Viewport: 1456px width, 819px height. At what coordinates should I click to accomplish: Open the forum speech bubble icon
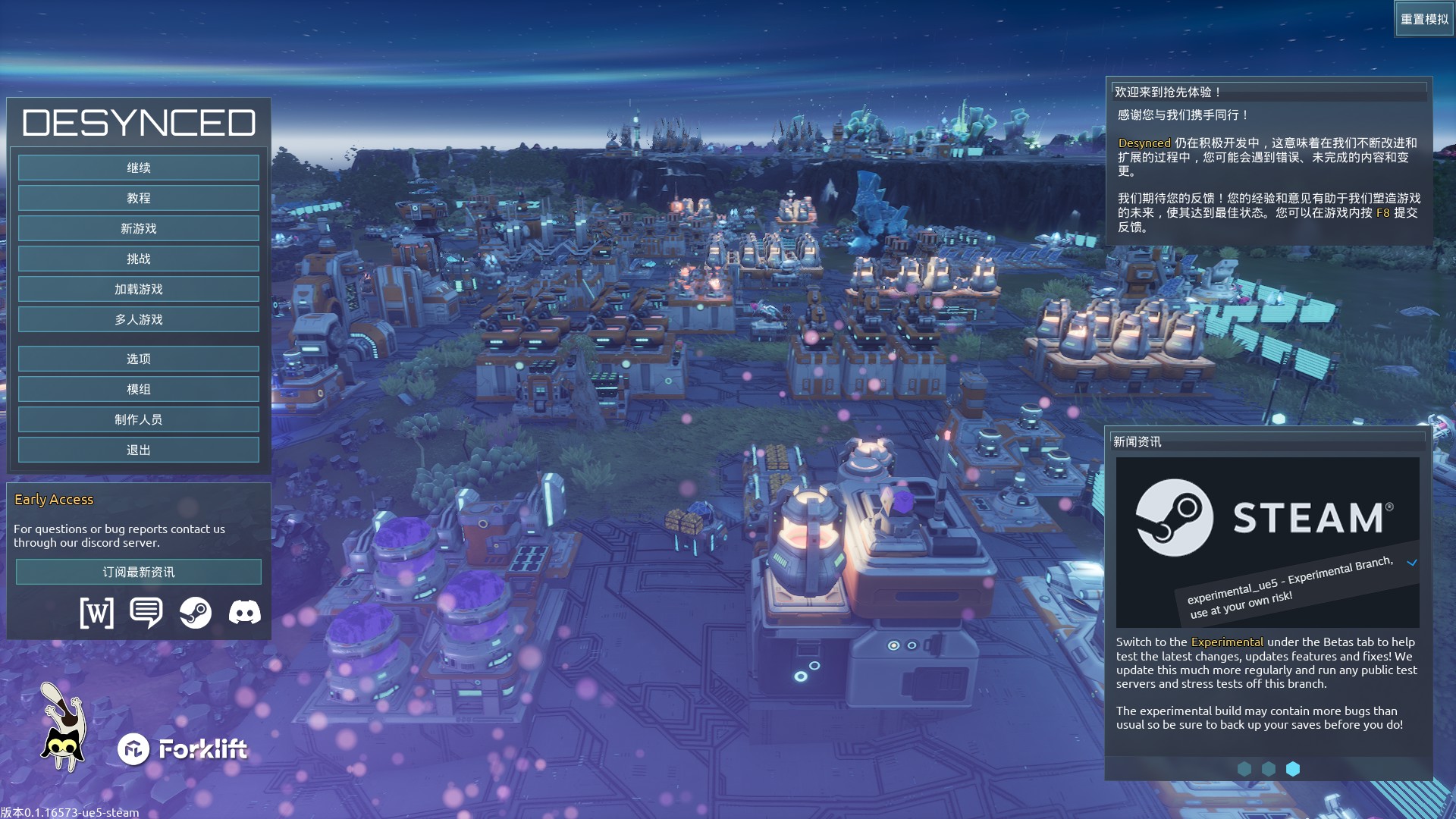click(x=146, y=612)
